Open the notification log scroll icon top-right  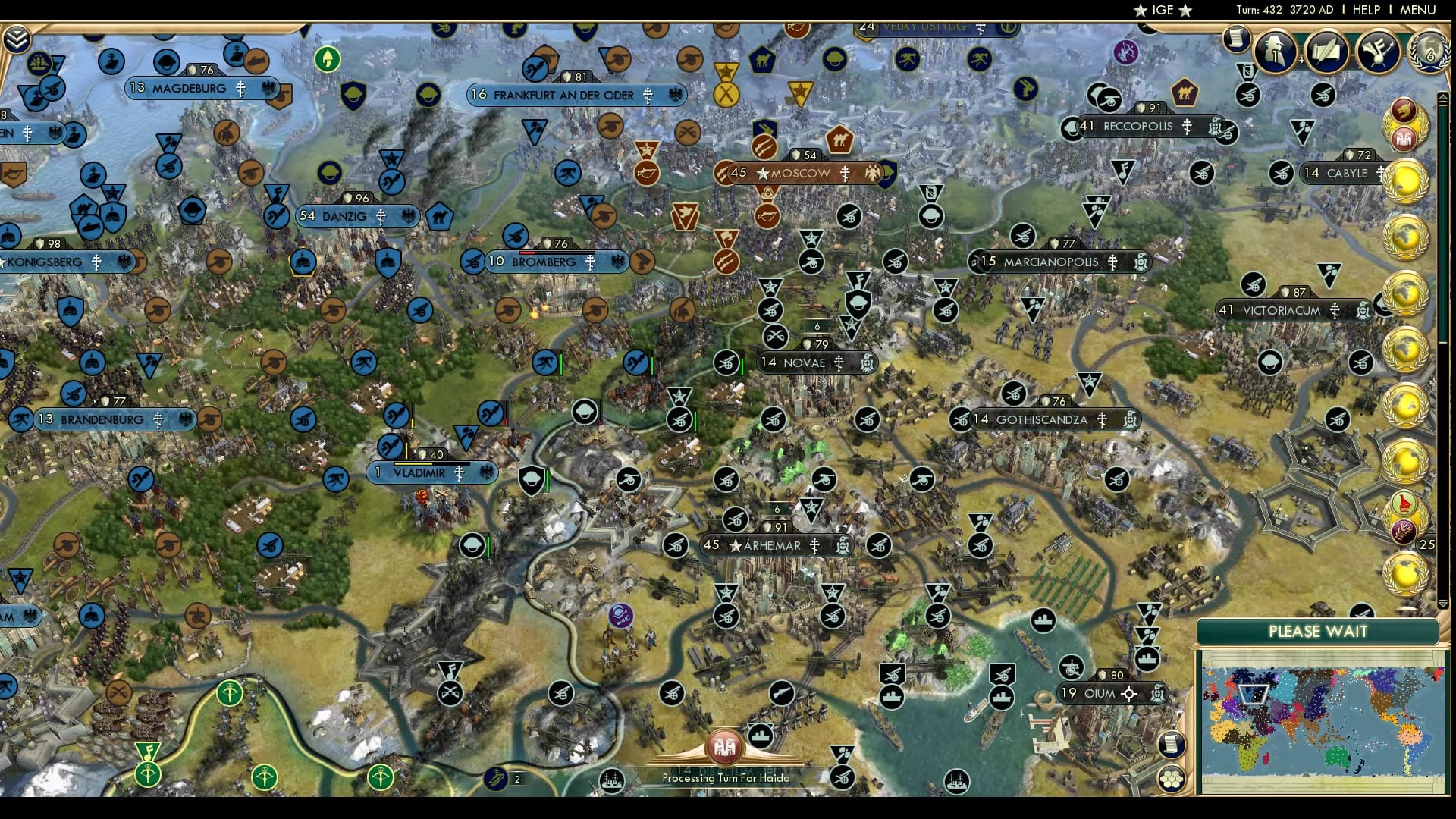click(x=1238, y=39)
